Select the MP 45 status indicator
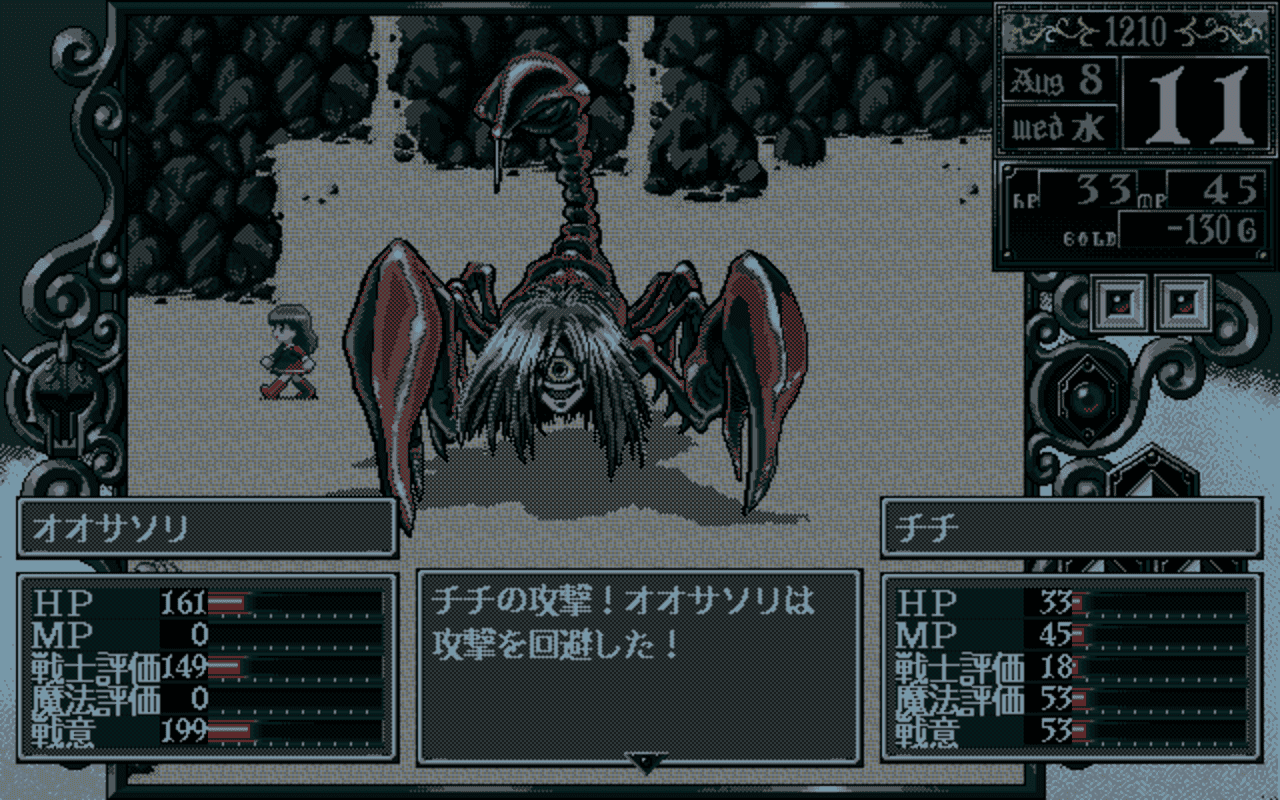Viewport: 1280px width, 800px height. pyautogui.click(x=1215, y=190)
